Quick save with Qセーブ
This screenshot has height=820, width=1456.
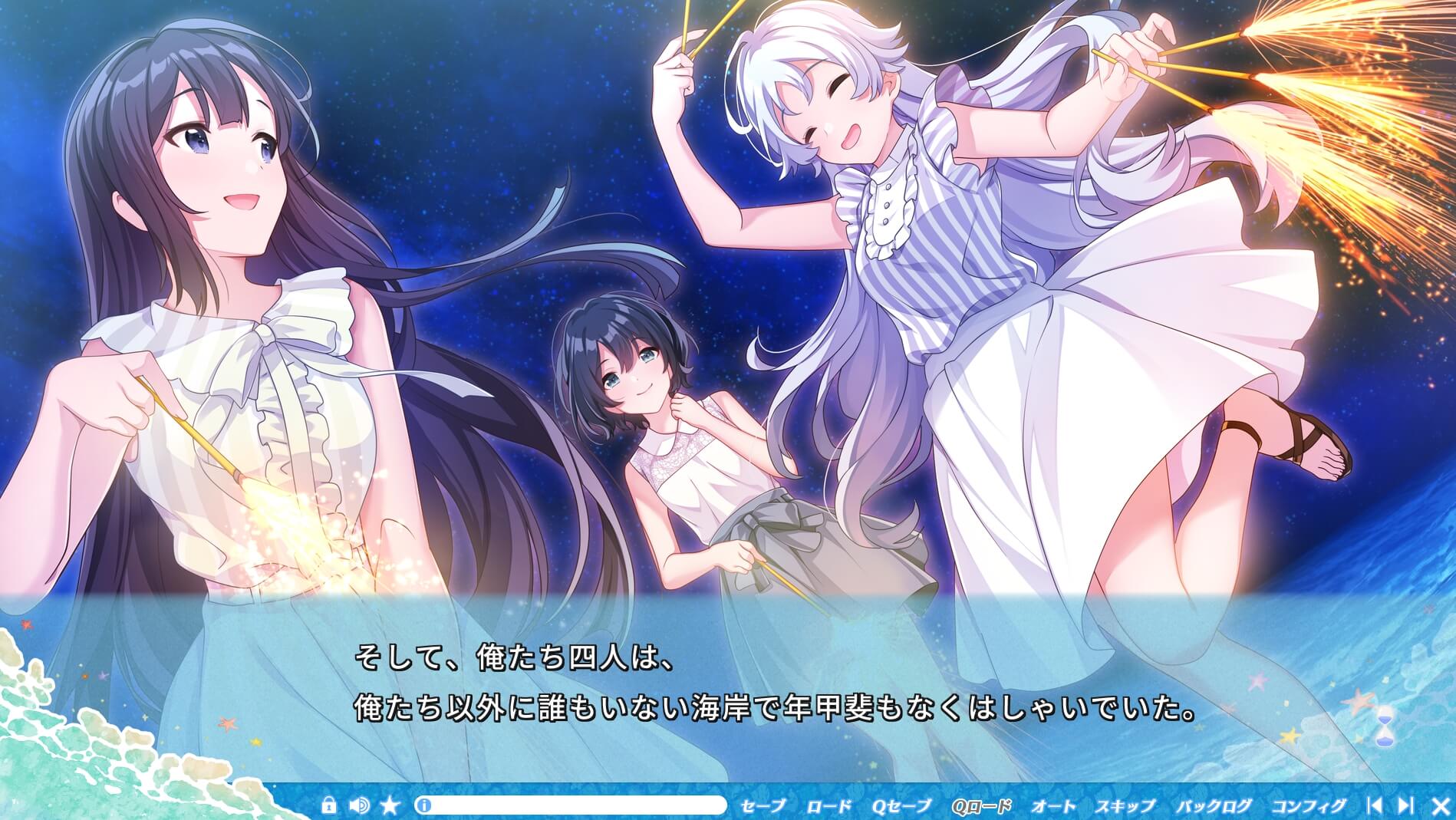point(903,805)
